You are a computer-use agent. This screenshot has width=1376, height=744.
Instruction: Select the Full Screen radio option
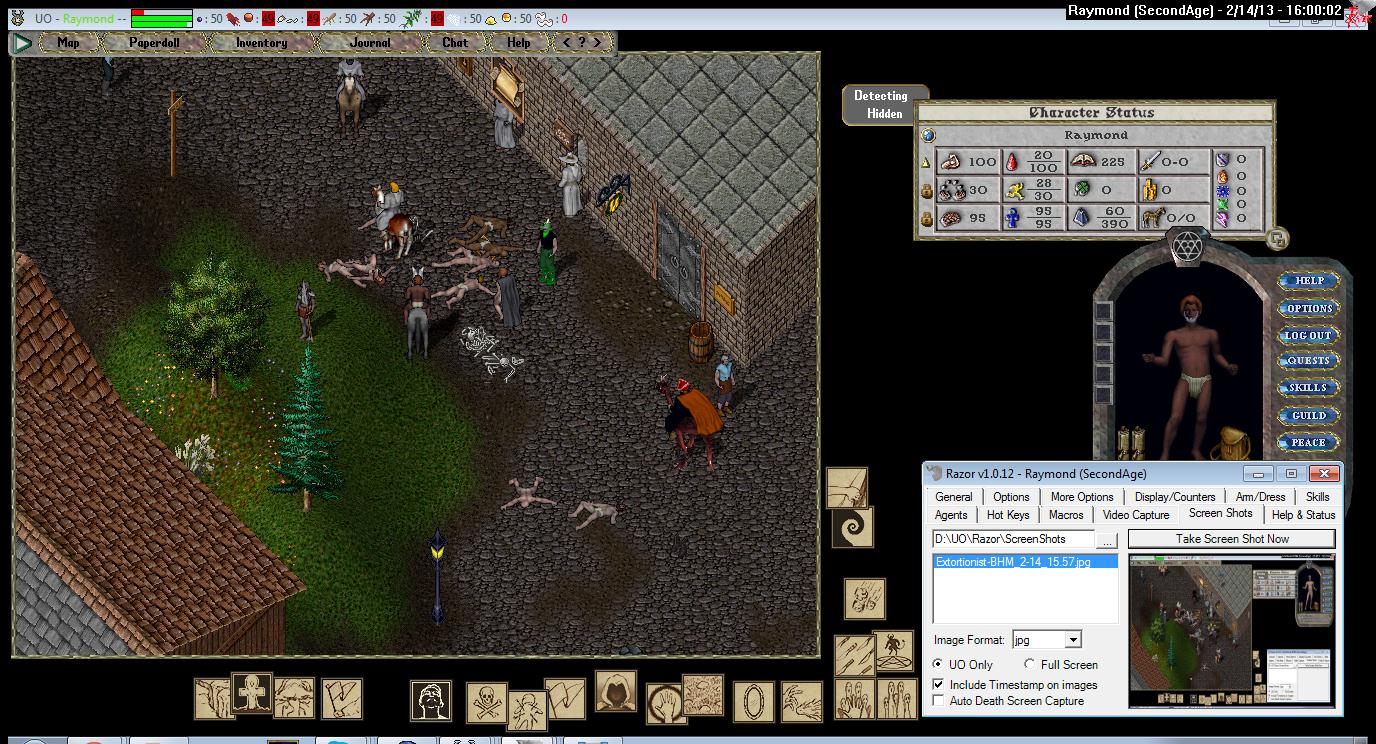tap(1030, 665)
